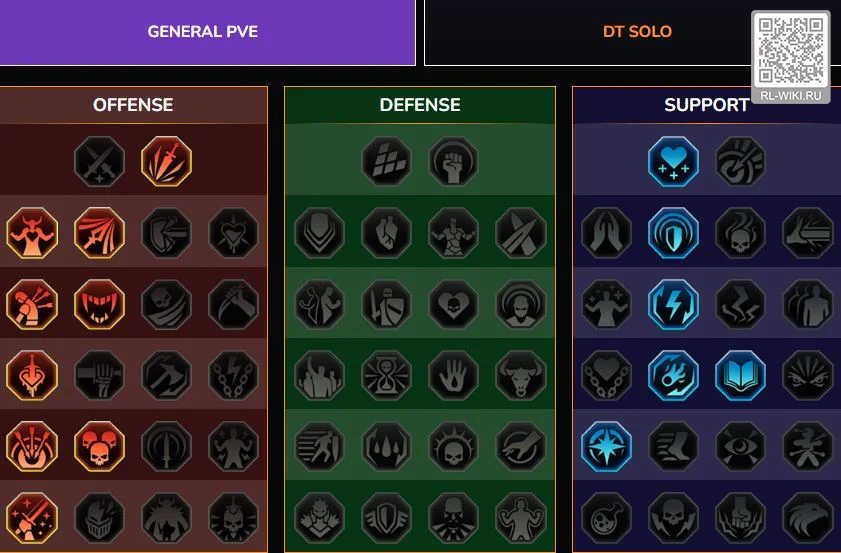
Task: Select the crossed swords offense mastery
Action: click(100, 161)
